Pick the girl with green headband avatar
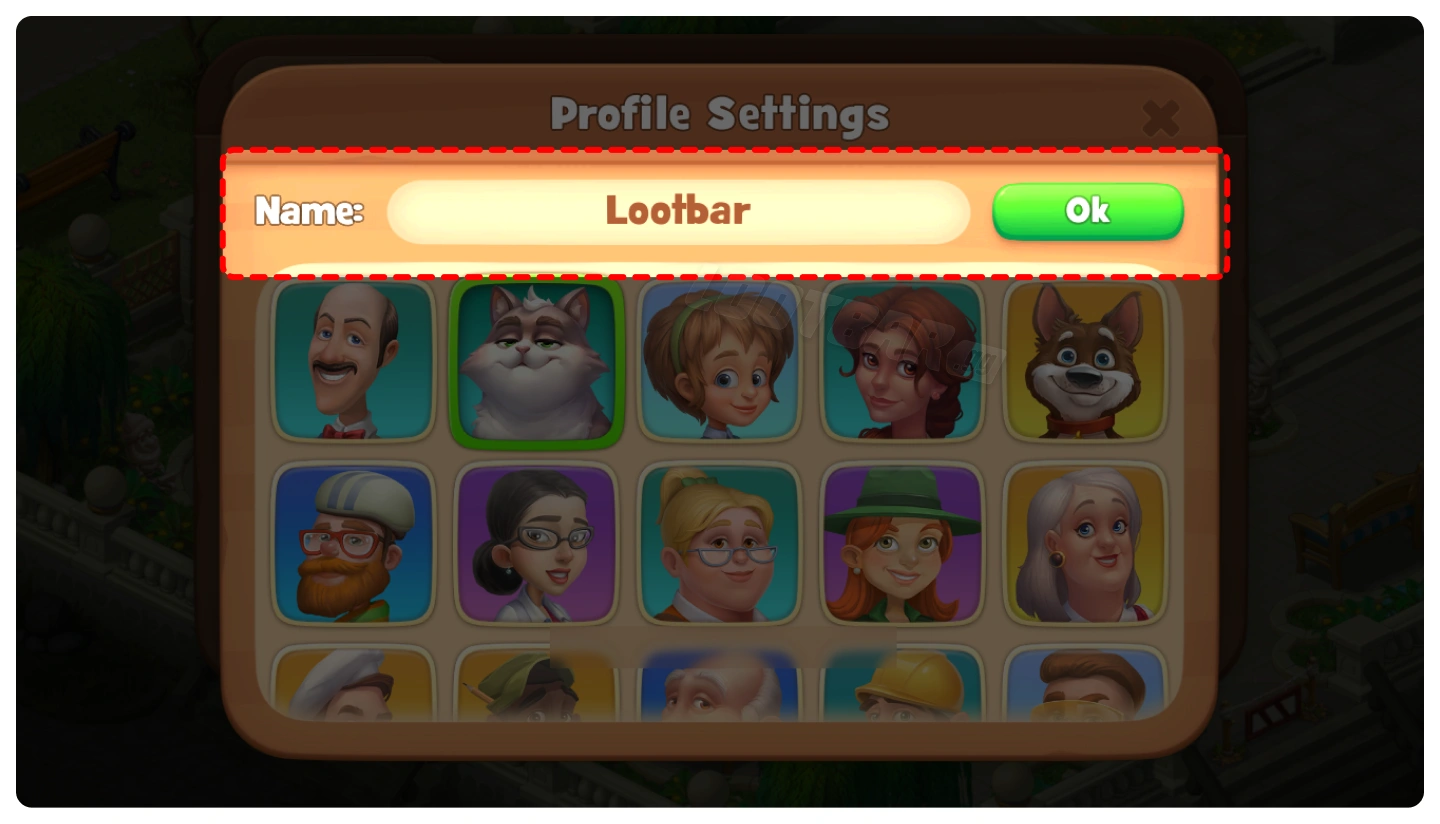Screen dimensions: 1440x824 719,361
